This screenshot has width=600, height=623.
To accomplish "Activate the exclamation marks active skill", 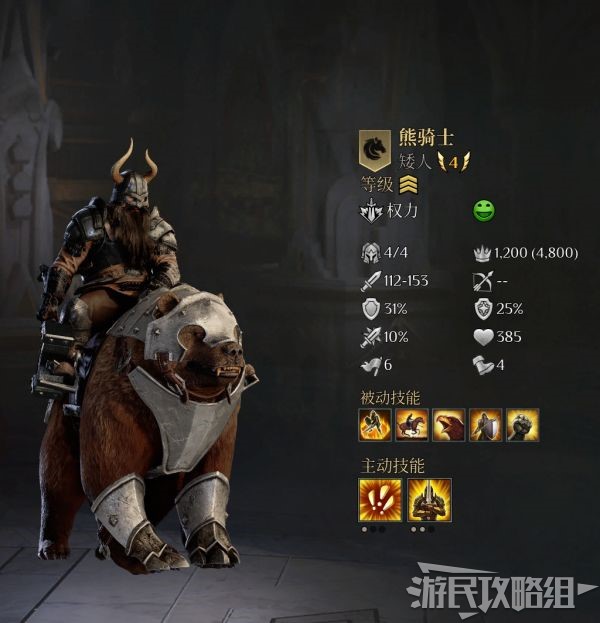I will [380, 499].
